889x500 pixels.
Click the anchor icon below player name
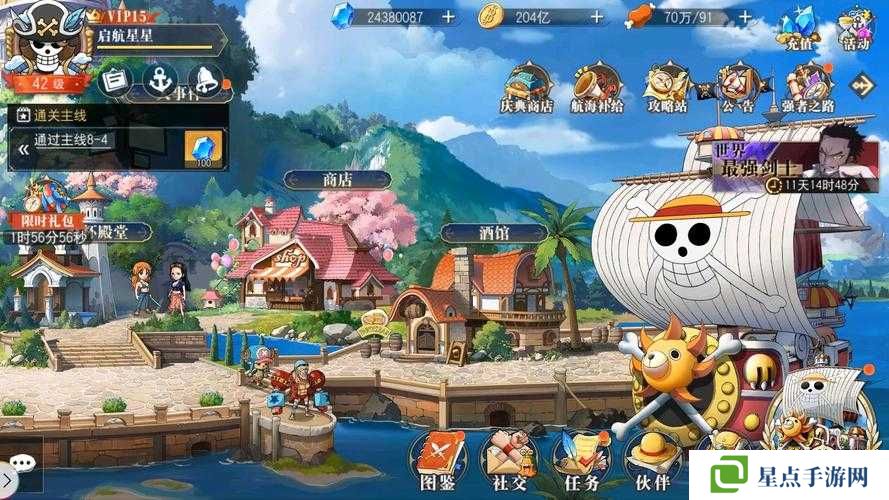[x=159, y=79]
